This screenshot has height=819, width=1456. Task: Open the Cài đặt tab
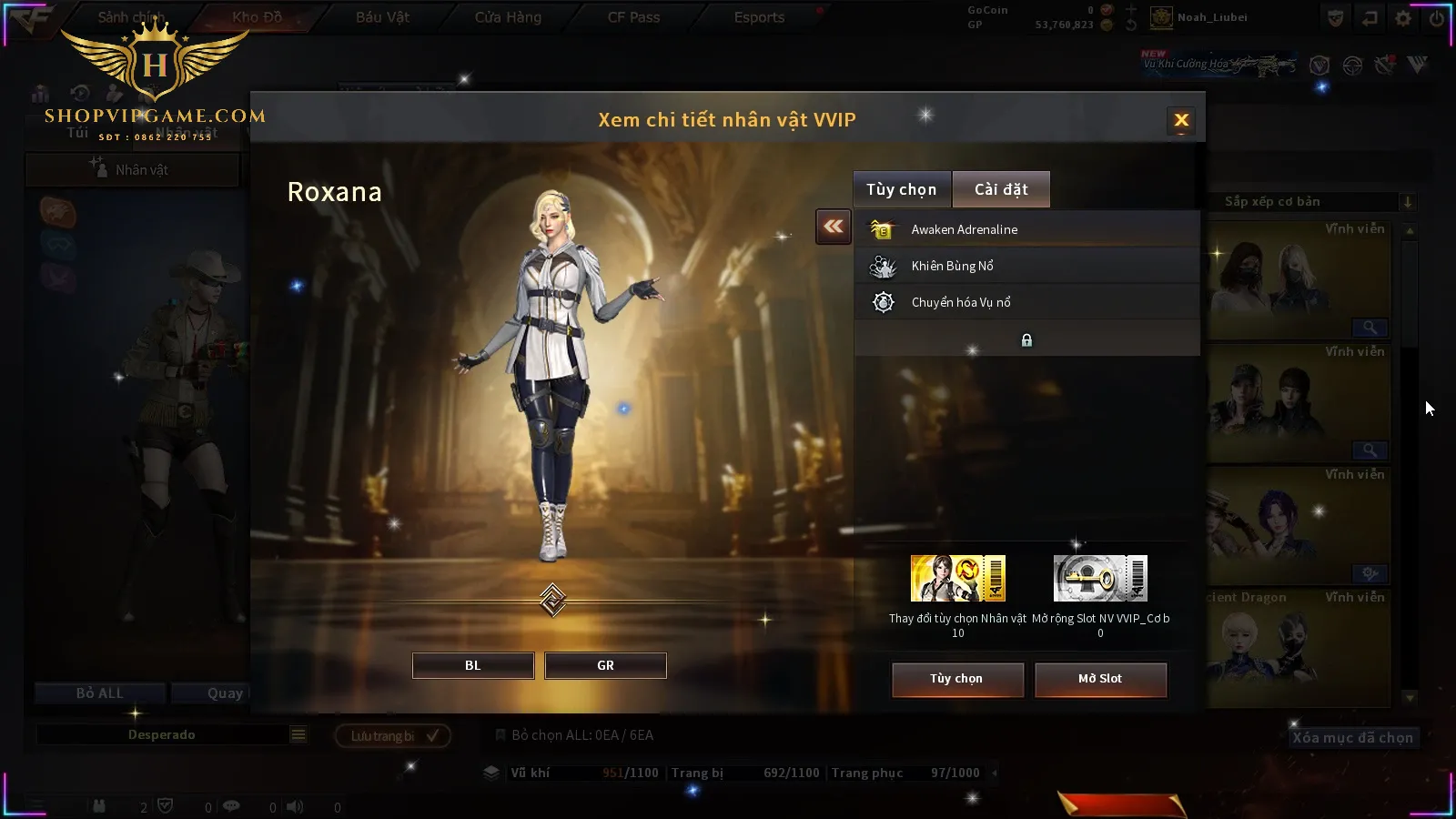(1001, 189)
